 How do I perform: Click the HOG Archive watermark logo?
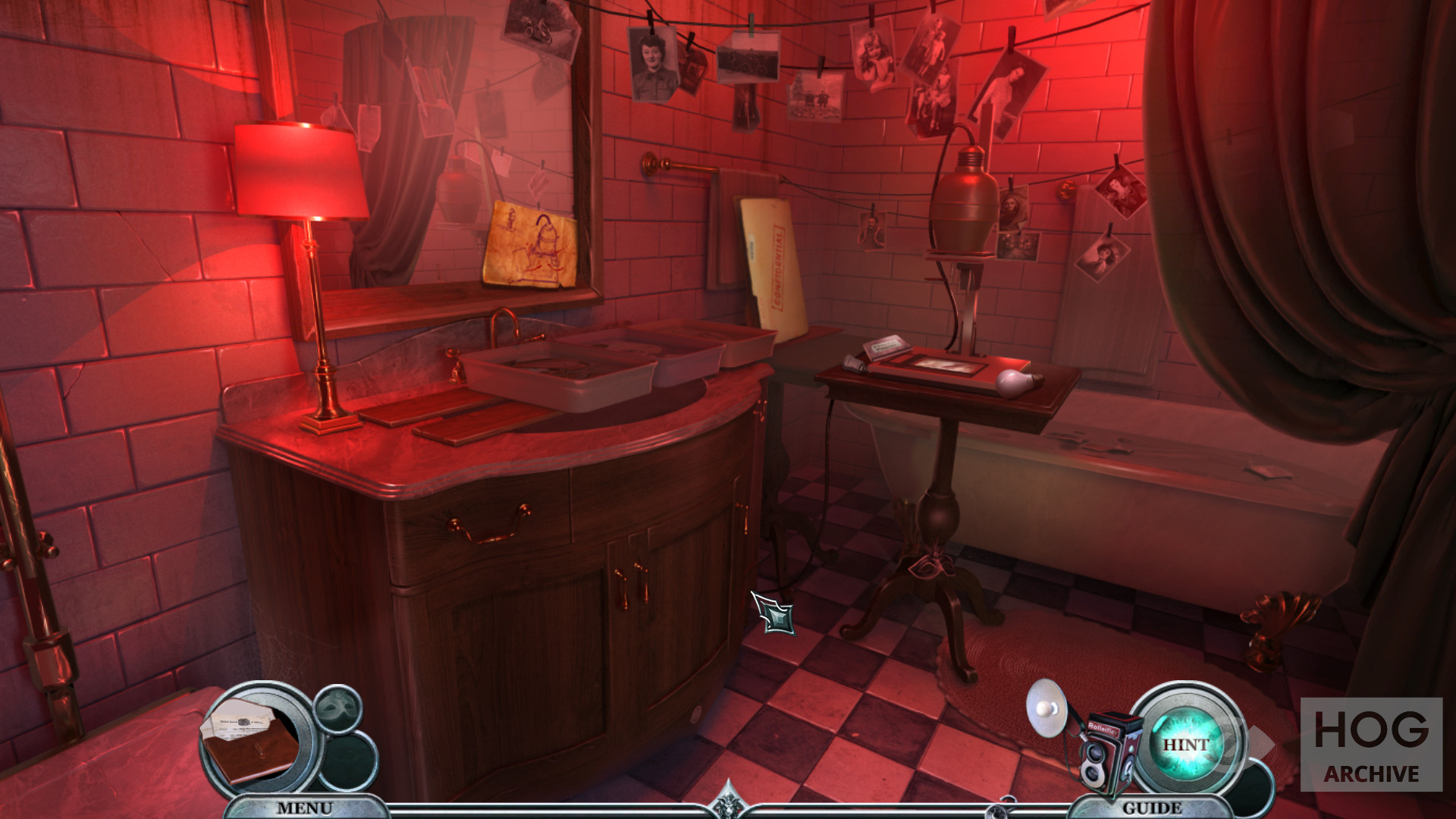(1371, 744)
